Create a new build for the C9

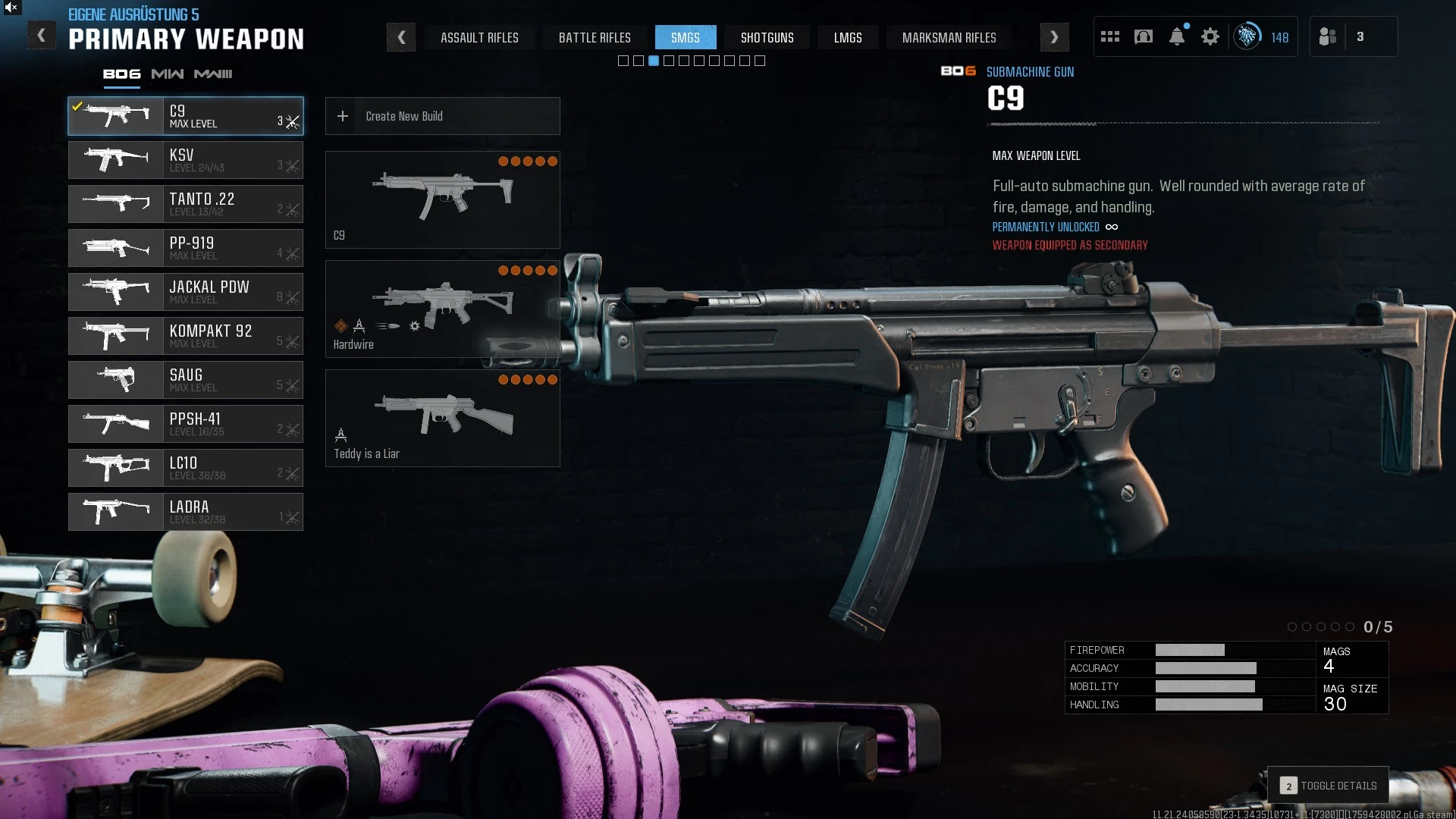442,116
